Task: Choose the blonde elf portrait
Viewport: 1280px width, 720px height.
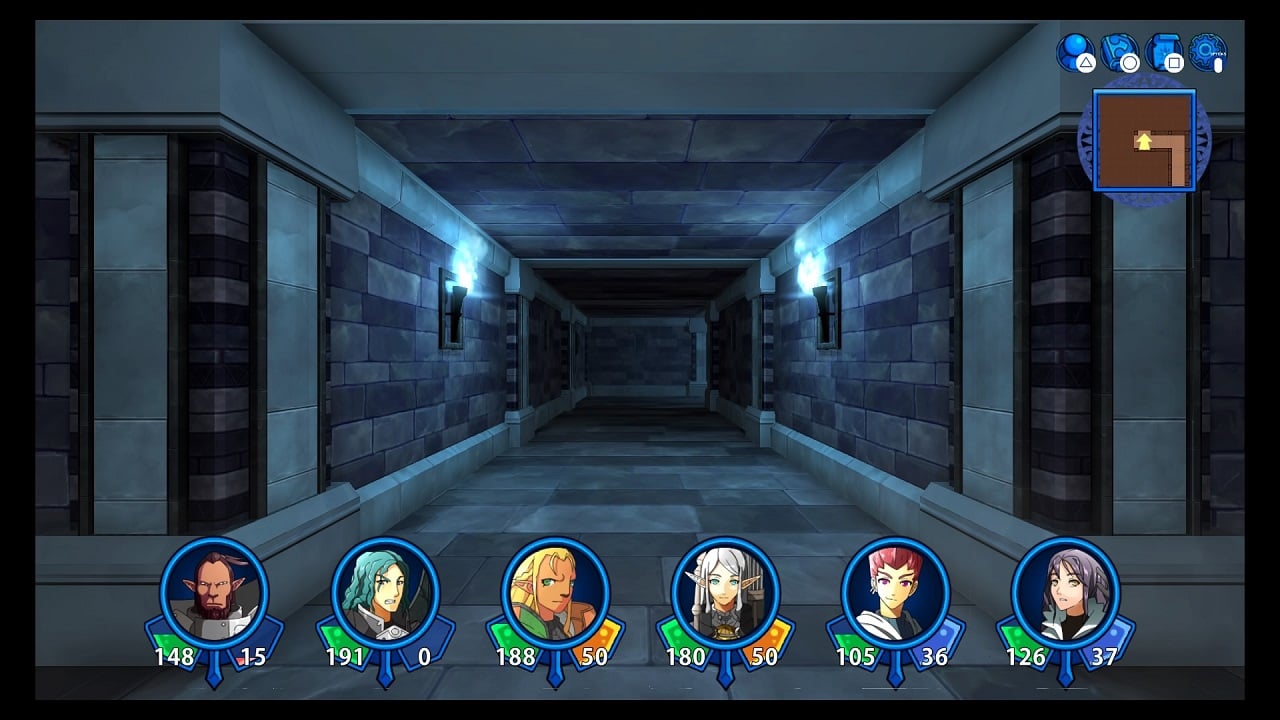Action: (555, 592)
